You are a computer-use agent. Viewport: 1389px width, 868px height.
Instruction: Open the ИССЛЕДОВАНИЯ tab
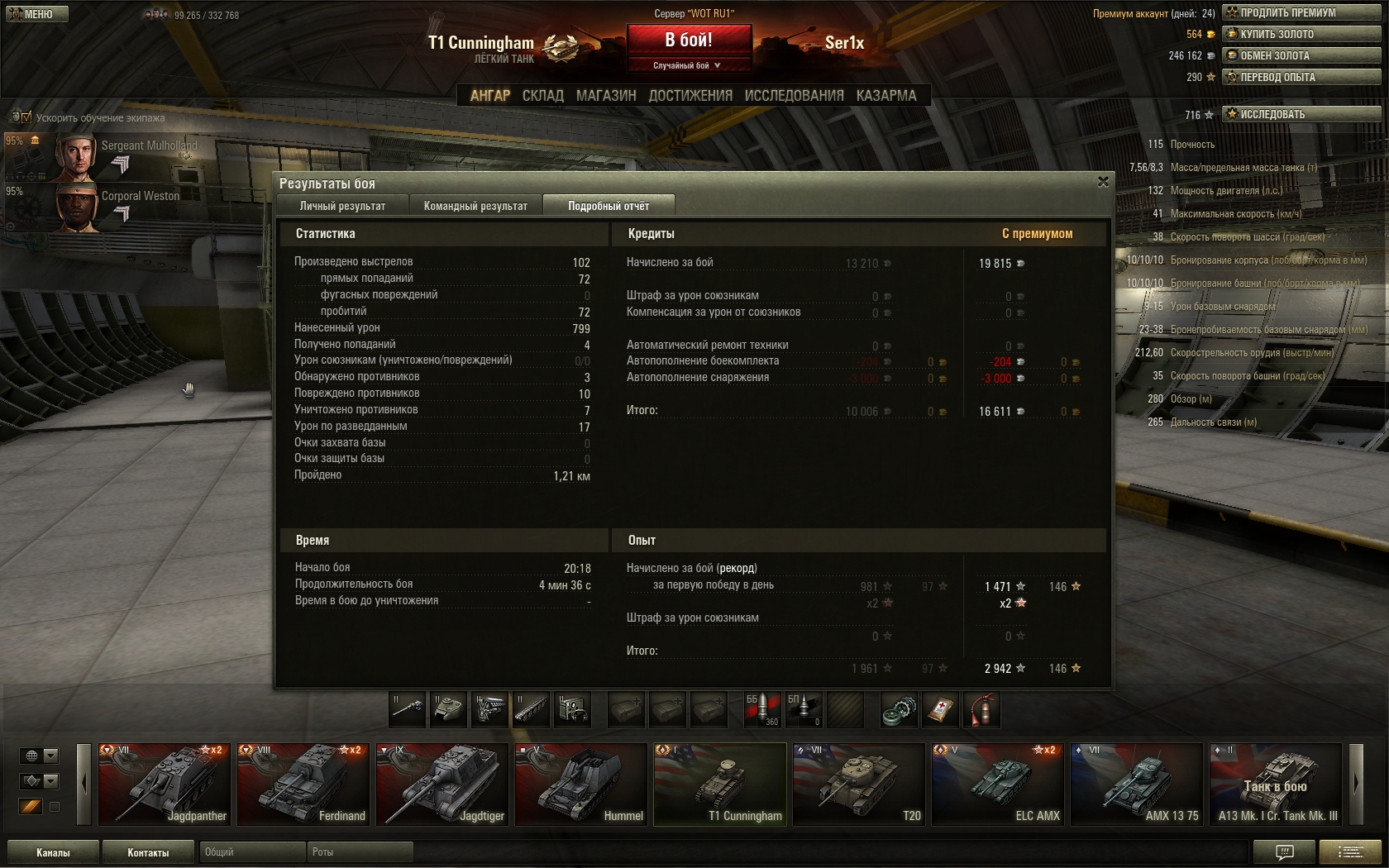(x=794, y=96)
